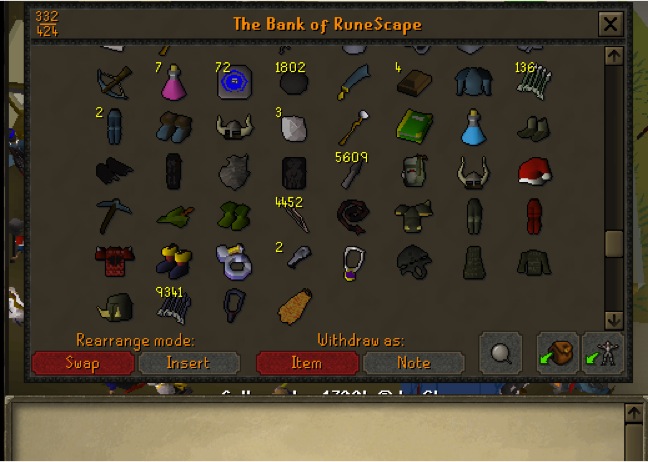Click the coiled whip item

click(353, 215)
